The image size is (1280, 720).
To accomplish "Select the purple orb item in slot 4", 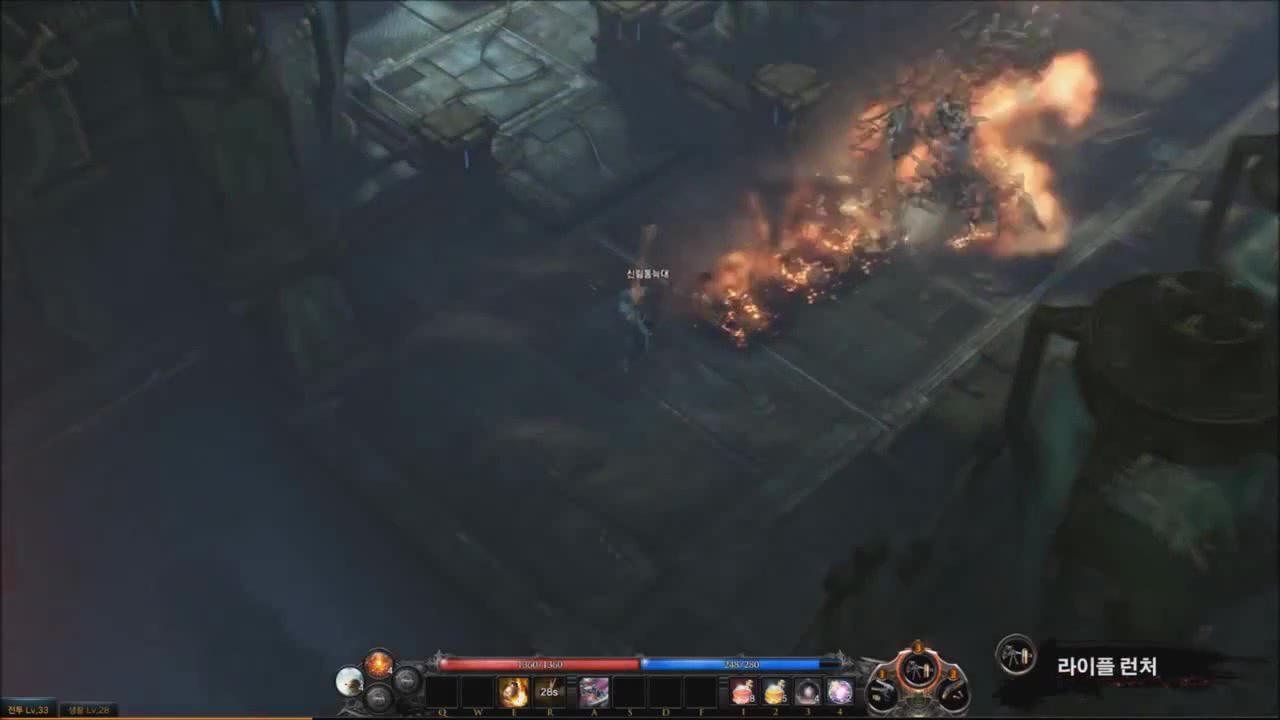I will point(838,690).
